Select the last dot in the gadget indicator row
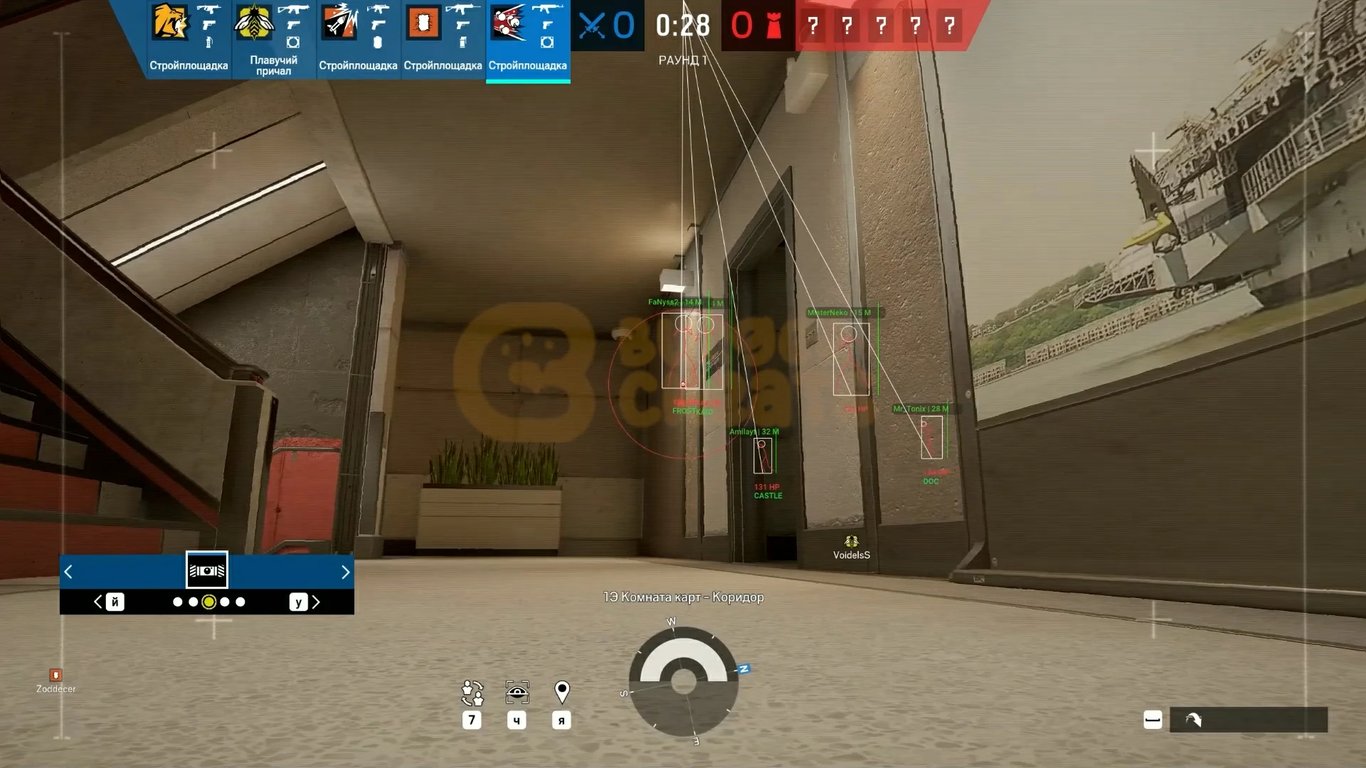1366x768 pixels. (x=240, y=602)
